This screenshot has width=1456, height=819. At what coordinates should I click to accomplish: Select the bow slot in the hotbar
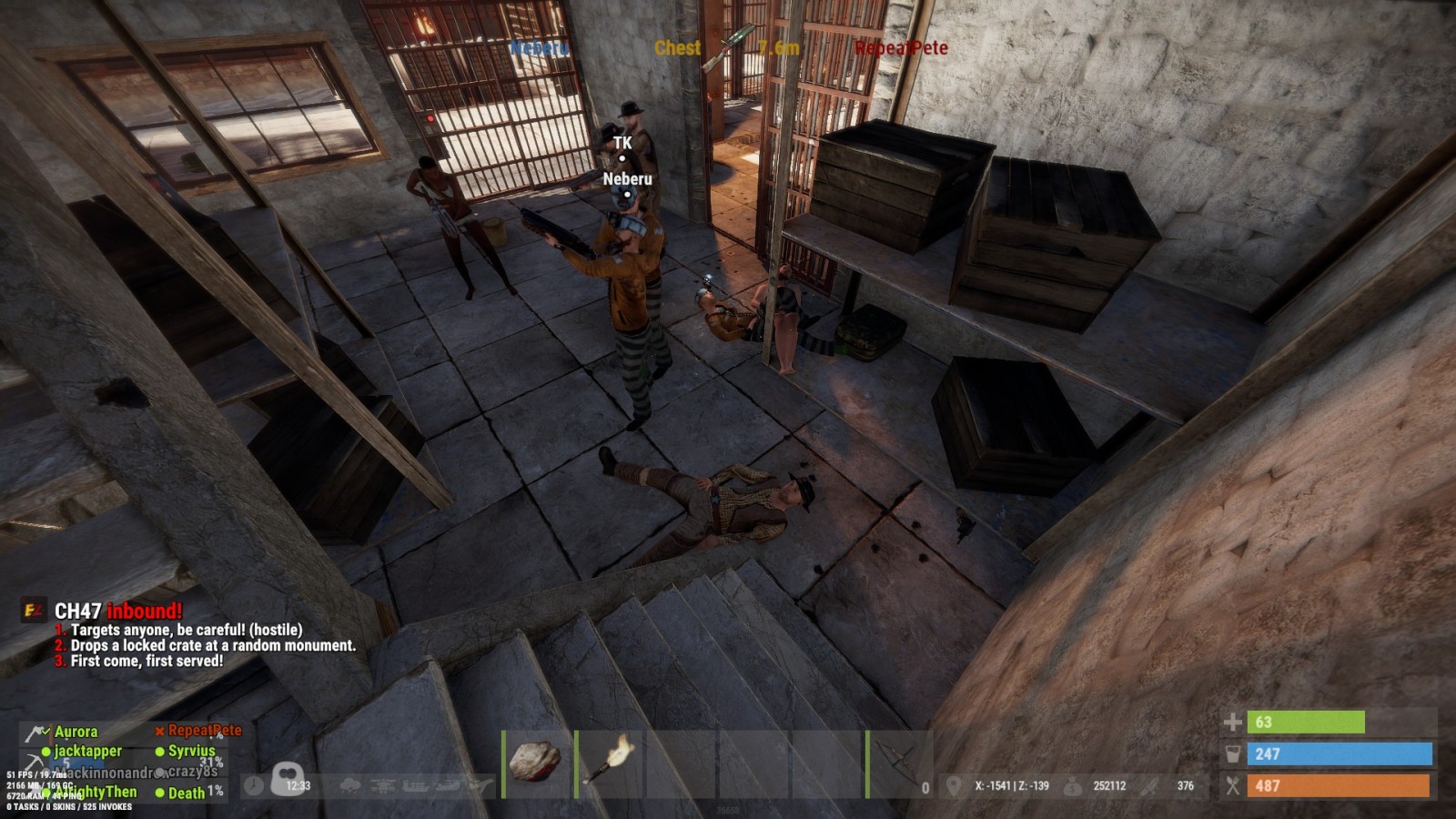(x=896, y=763)
